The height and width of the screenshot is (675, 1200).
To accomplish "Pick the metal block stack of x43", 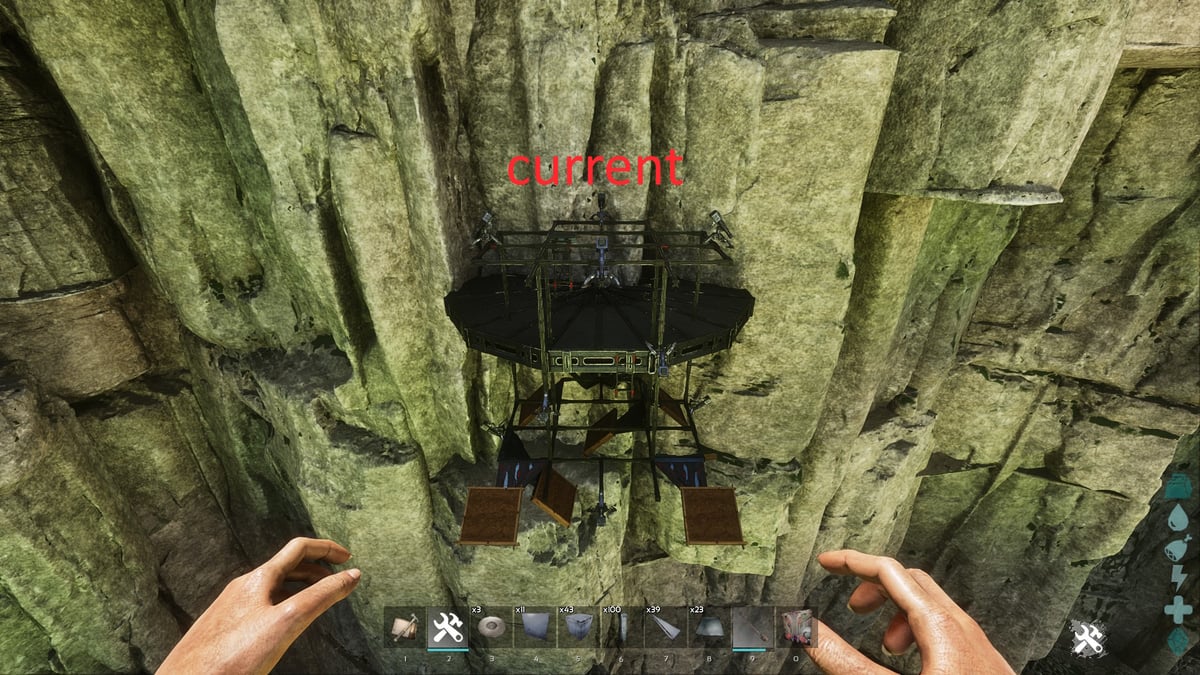I will [578, 628].
